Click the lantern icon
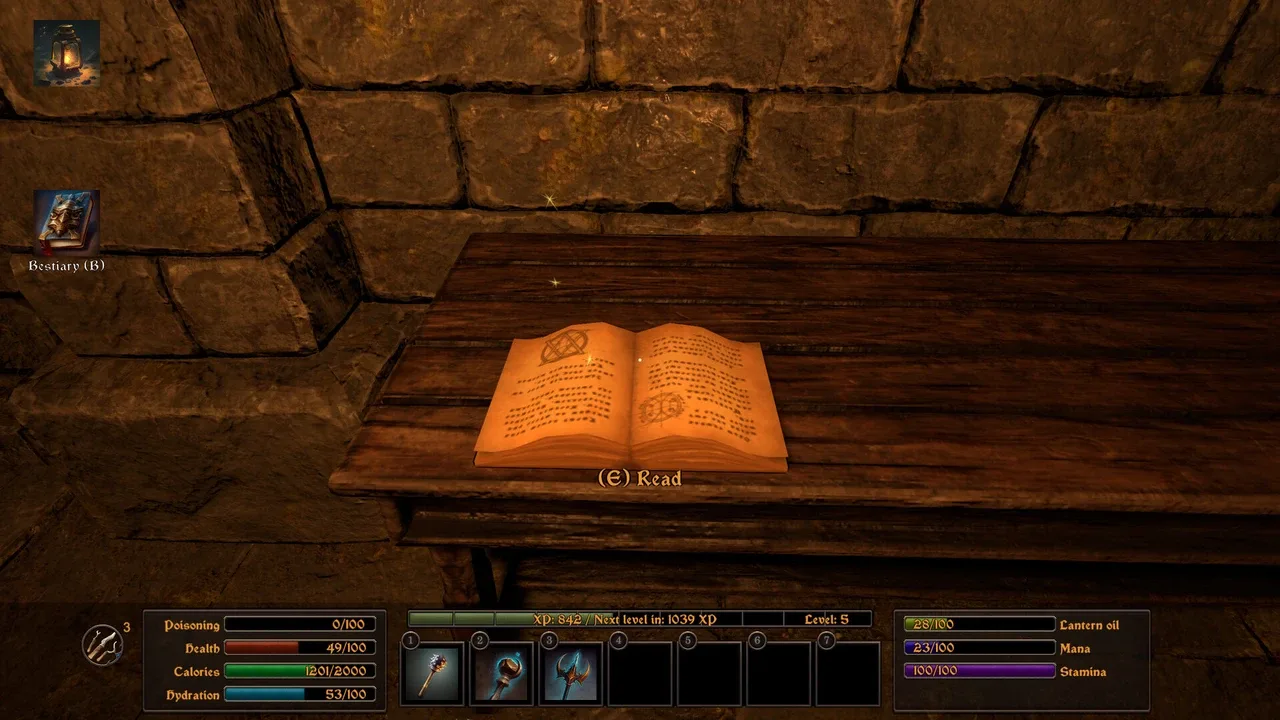 click(66, 53)
